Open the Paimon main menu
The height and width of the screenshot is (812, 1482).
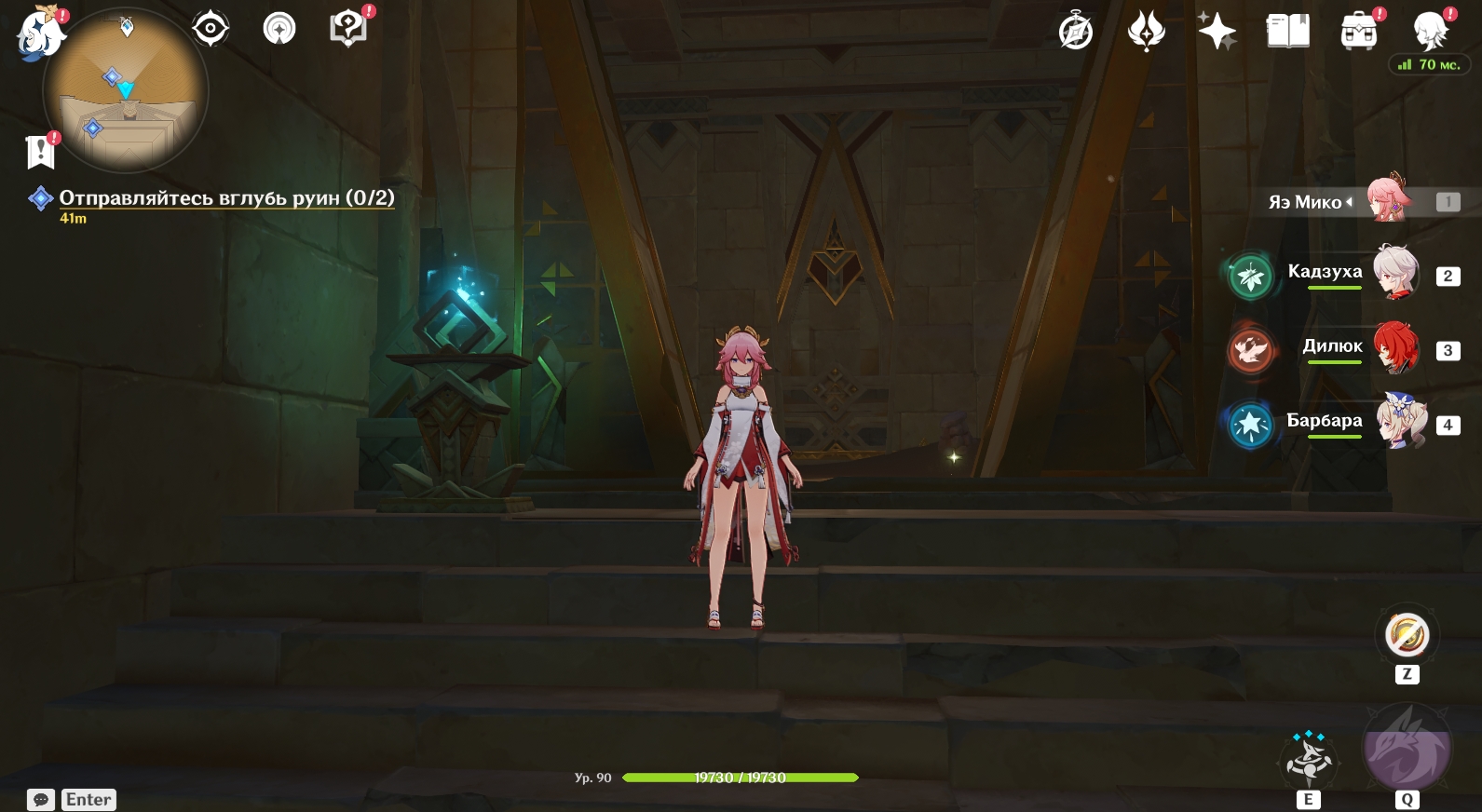(x=41, y=33)
